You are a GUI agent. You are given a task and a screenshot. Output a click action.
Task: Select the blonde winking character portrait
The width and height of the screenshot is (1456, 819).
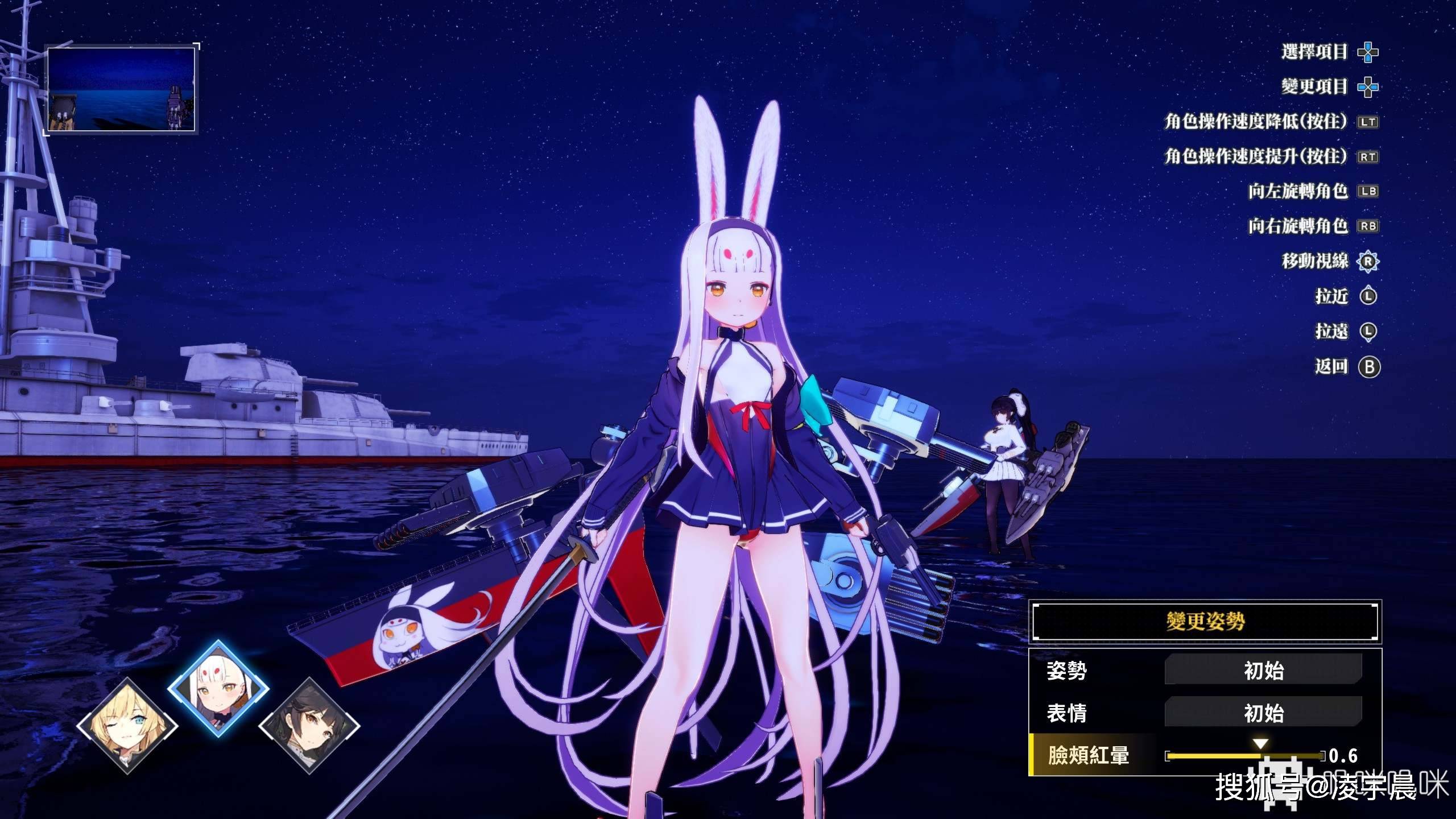127,726
